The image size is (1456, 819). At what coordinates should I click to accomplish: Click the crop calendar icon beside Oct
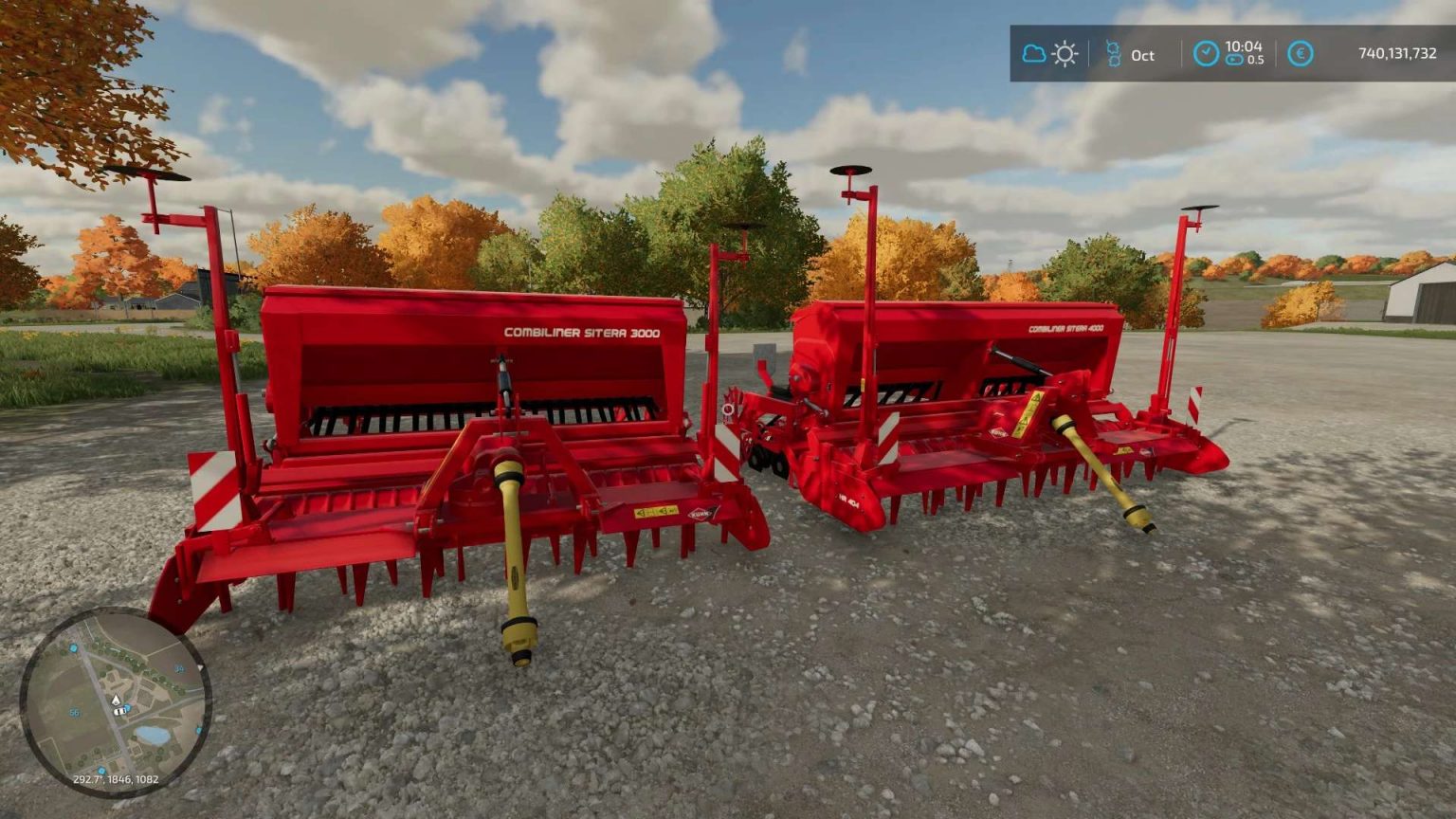pos(1114,53)
